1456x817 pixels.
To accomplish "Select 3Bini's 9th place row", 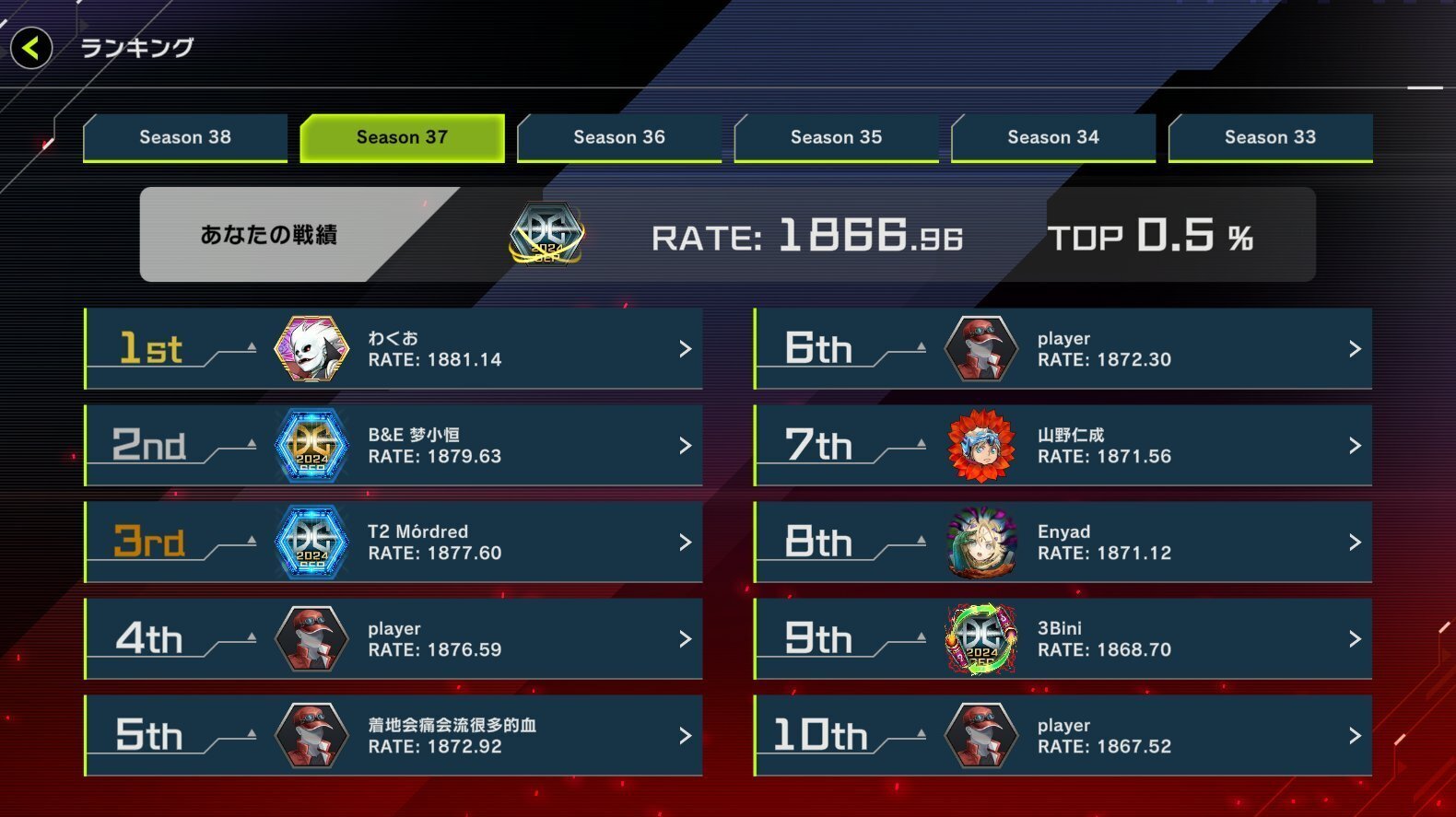I will 1063,639.
